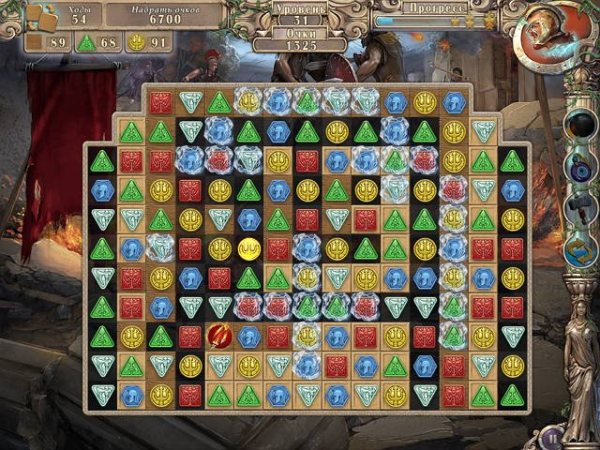Select the blue-ringed orb power-up
The height and width of the screenshot is (450, 600).
[580, 167]
